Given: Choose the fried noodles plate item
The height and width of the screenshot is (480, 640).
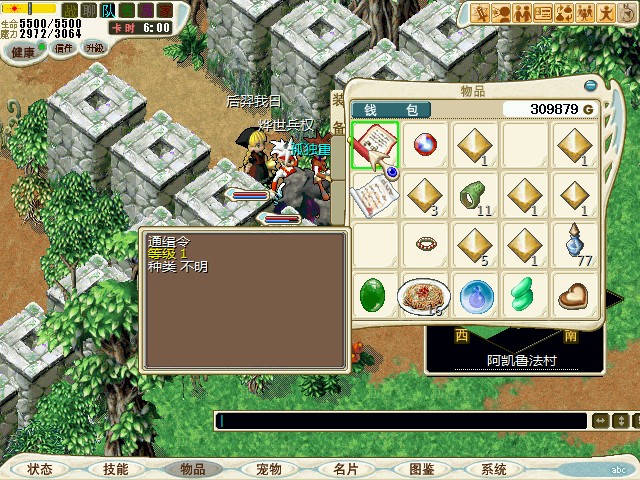Looking at the screenshot, I should 426,295.
